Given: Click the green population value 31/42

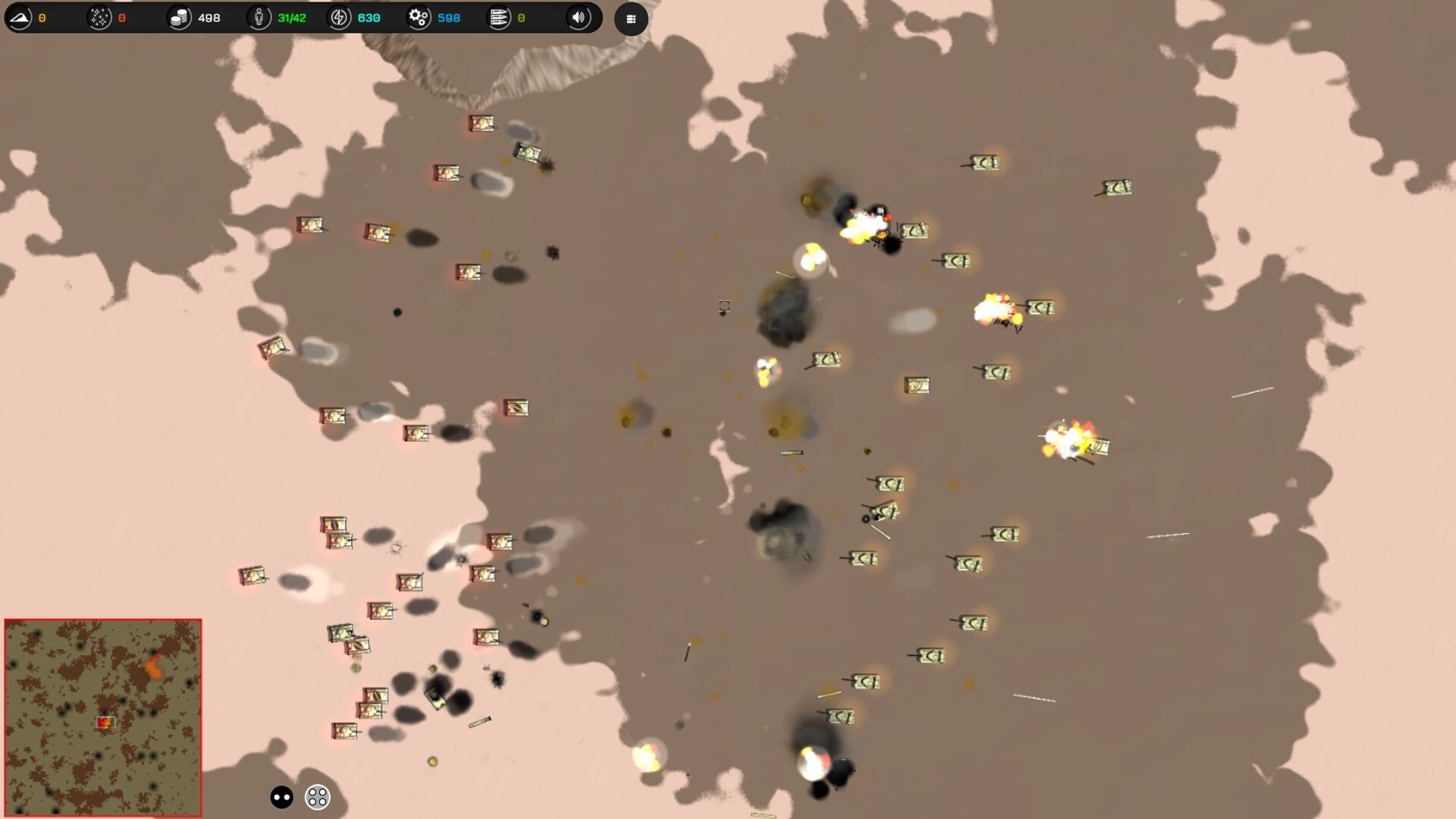Looking at the screenshot, I should pyautogui.click(x=290, y=17).
